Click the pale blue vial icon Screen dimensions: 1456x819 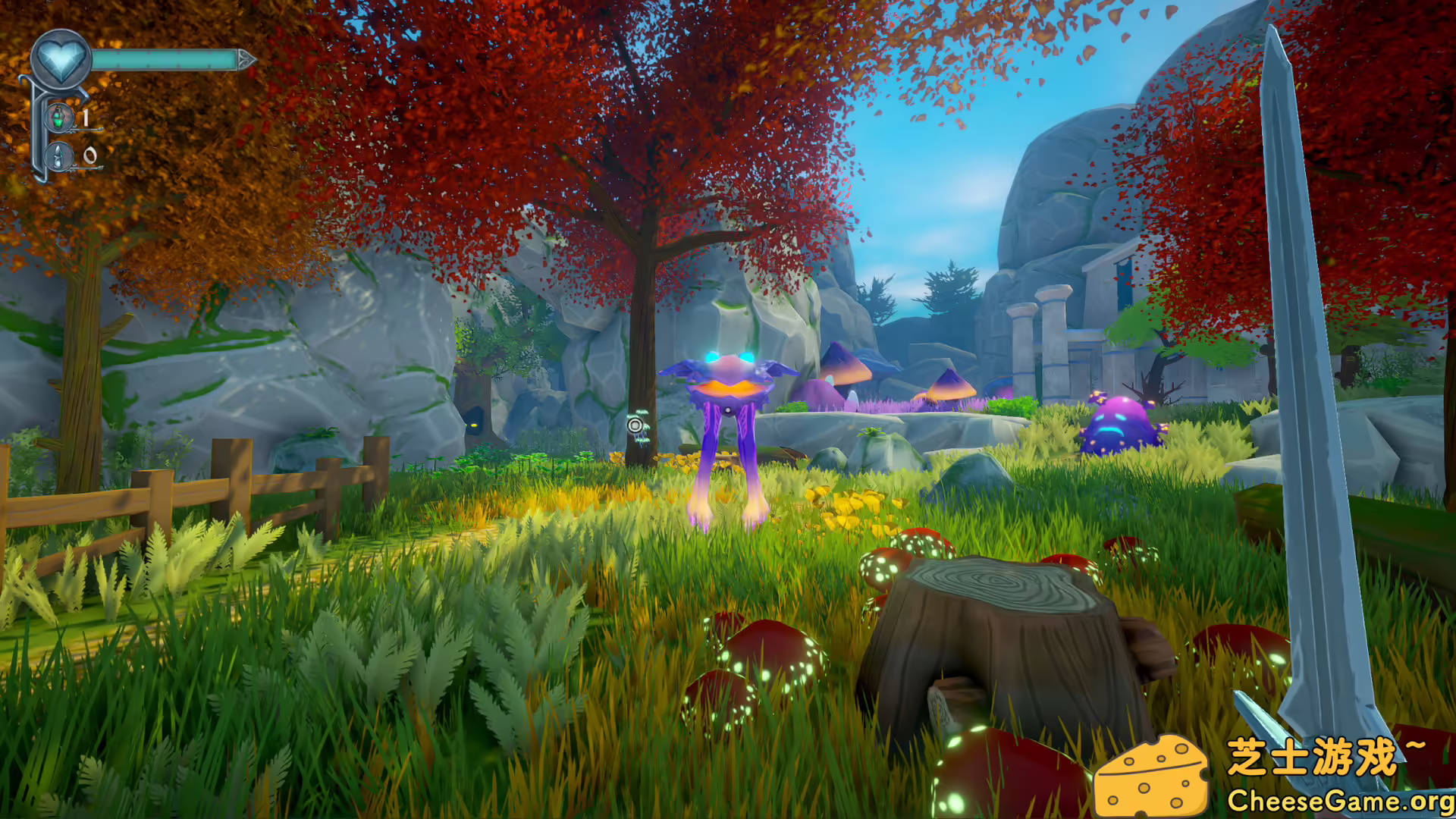(x=58, y=156)
